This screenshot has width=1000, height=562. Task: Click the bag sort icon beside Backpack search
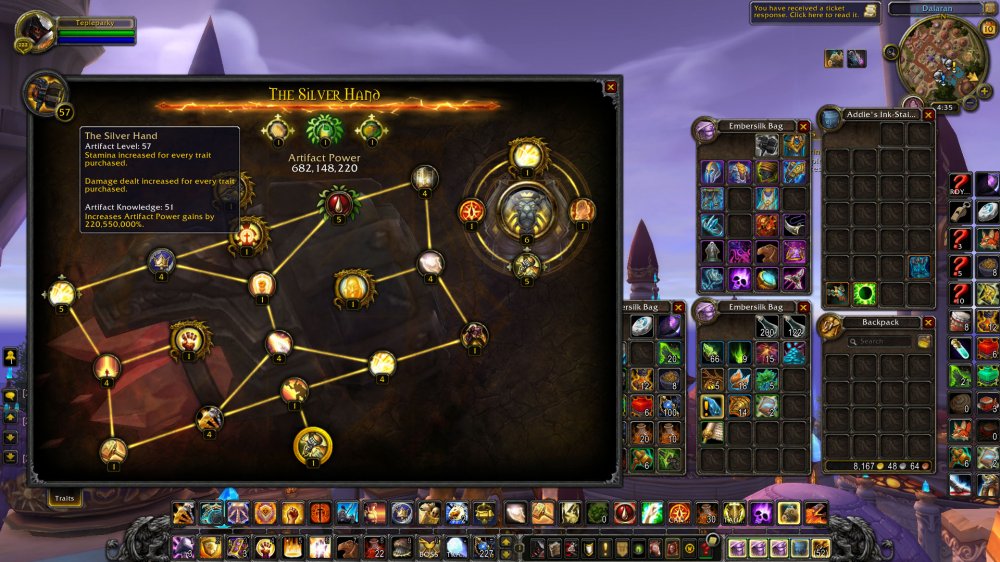tap(925, 342)
